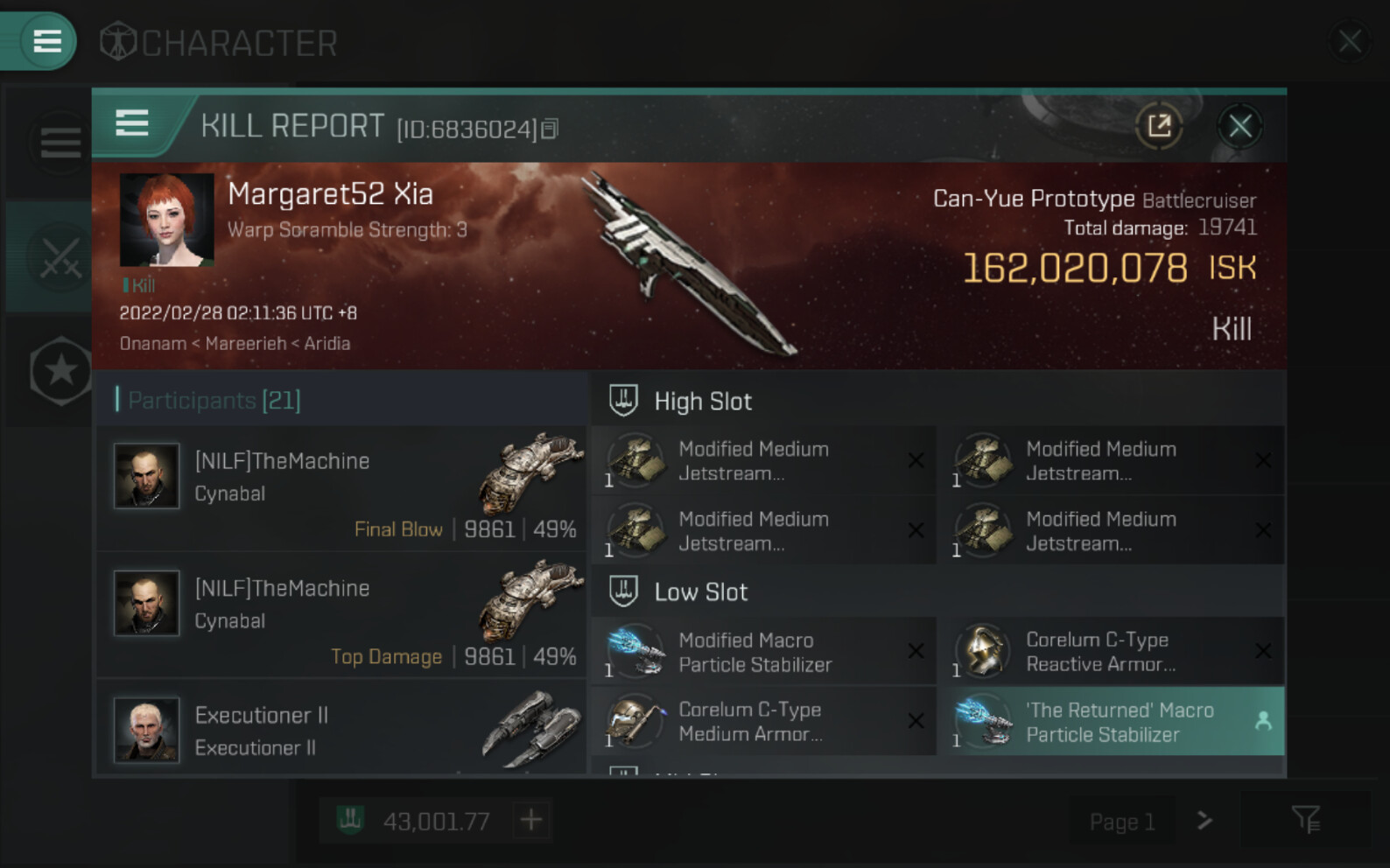
Task: Add currency with the plus button
Action: [x=531, y=820]
